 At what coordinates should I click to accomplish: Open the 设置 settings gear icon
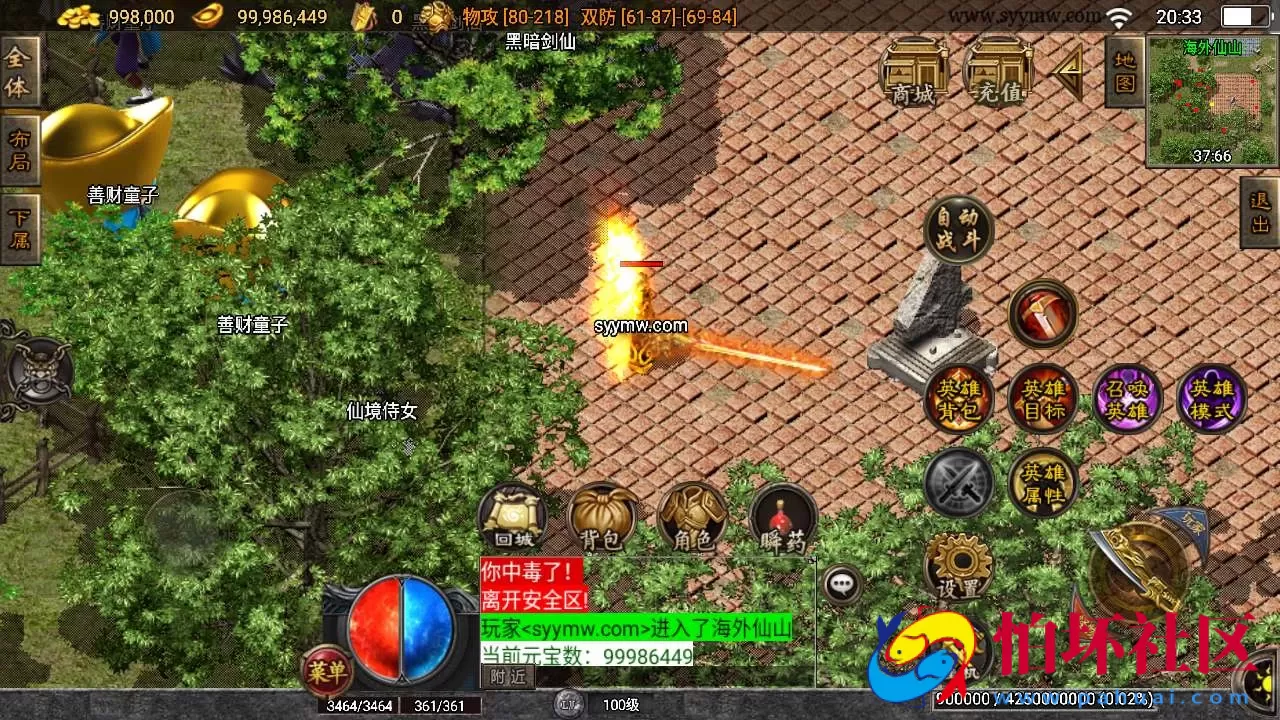(x=957, y=568)
